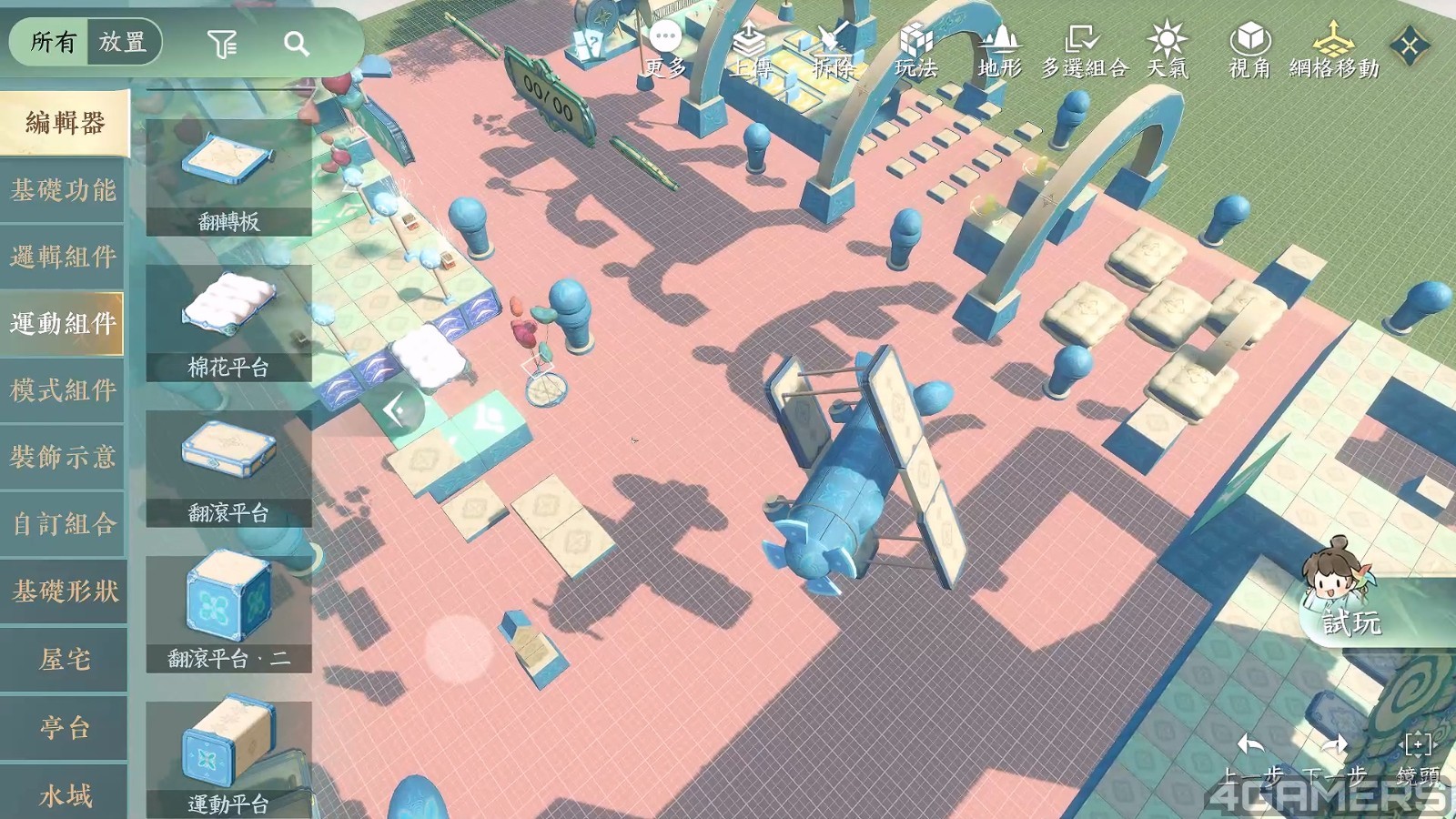Select the 基礎功能 category
The height and width of the screenshot is (819, 1456).
[64, 190]
